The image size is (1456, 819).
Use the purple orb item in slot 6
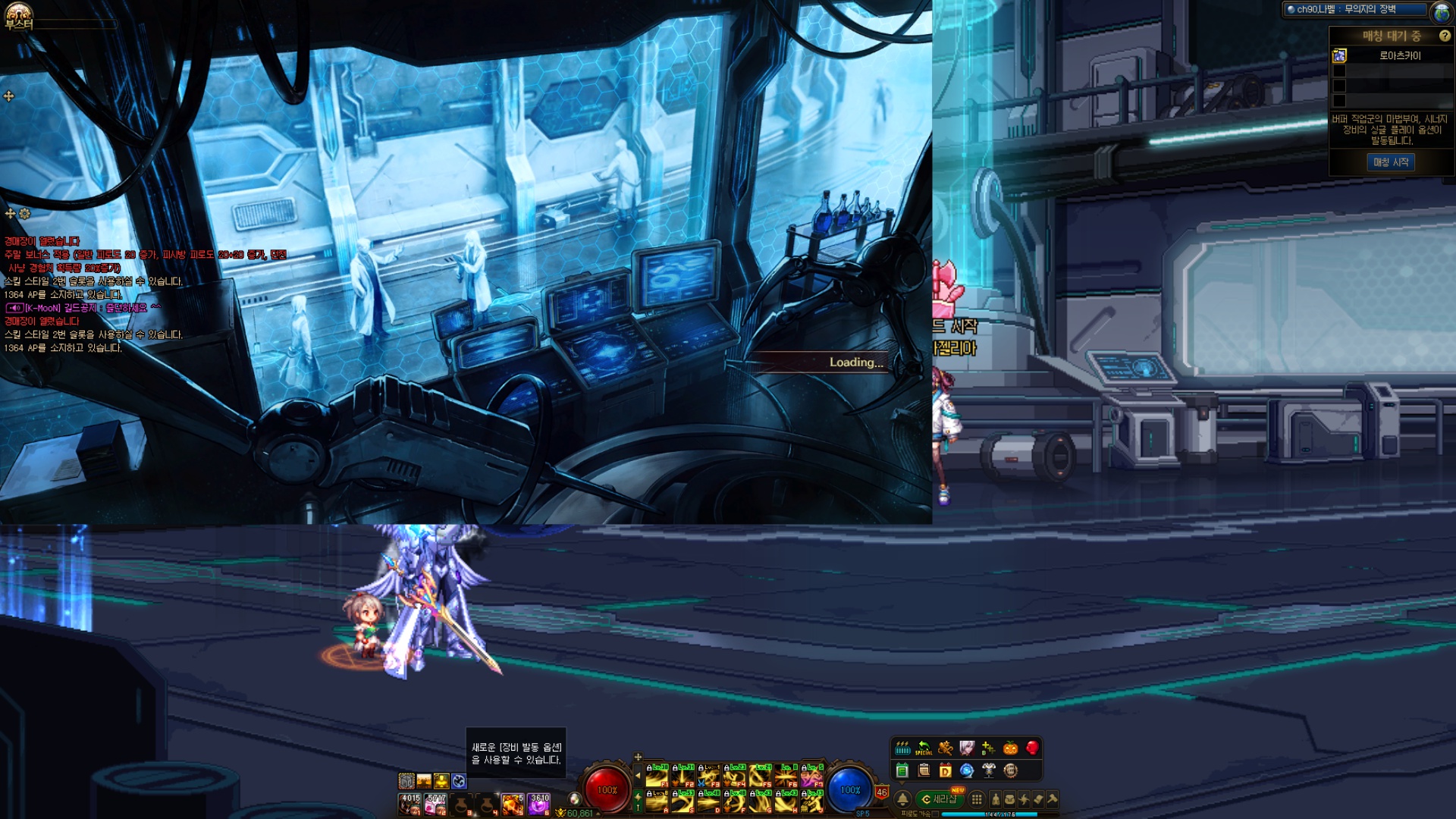539,804
